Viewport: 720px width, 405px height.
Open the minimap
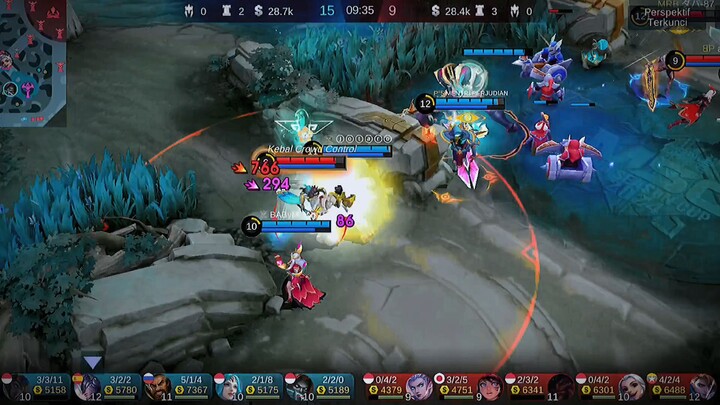click(32, 60)
